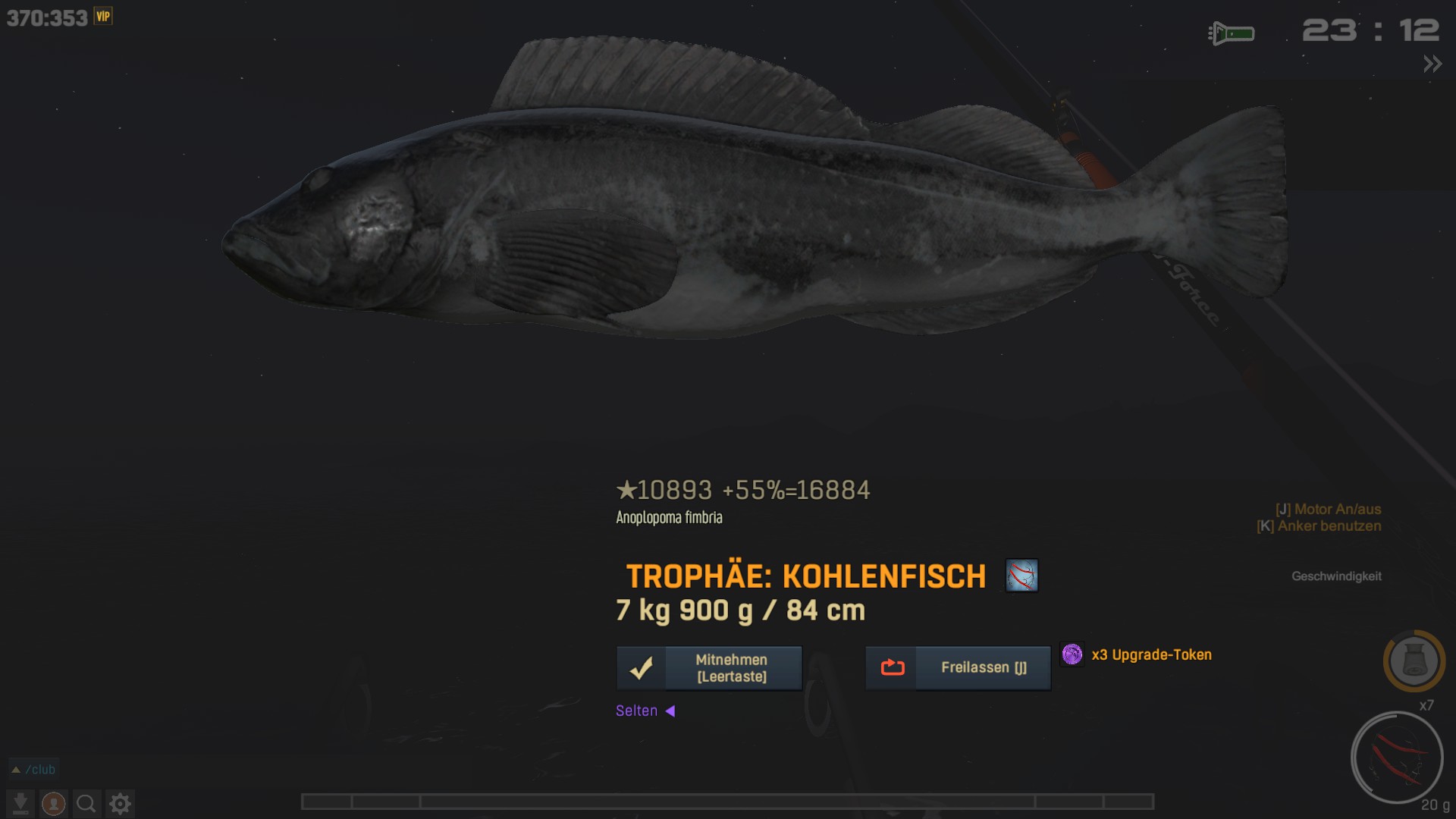This screenshot has width=1456, height=819.
Task: Toggle the flashlight icon
Action: pos(1232,33)
